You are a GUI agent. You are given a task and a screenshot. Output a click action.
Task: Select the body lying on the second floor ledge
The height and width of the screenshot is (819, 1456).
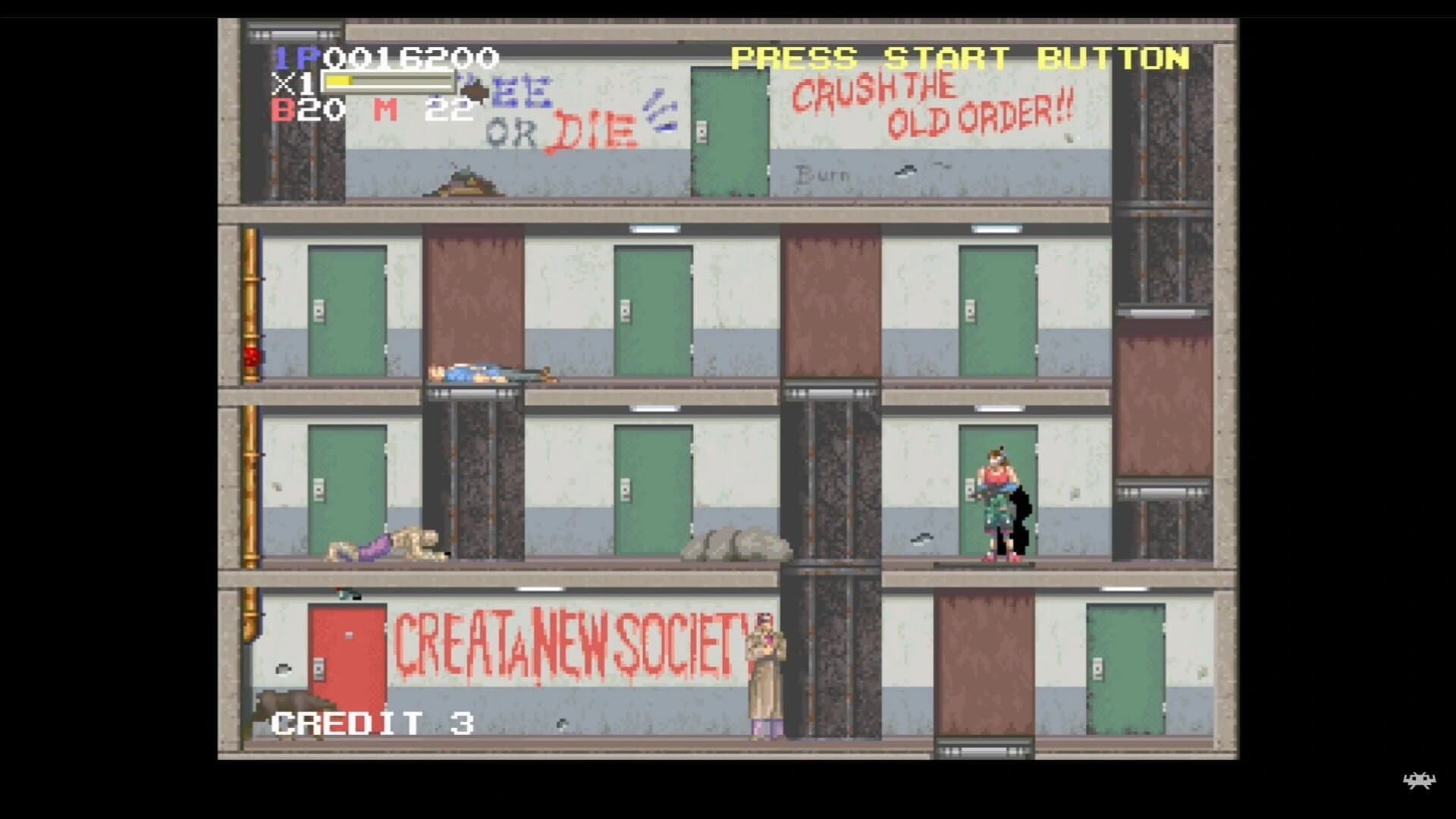[x=485, y=372]
